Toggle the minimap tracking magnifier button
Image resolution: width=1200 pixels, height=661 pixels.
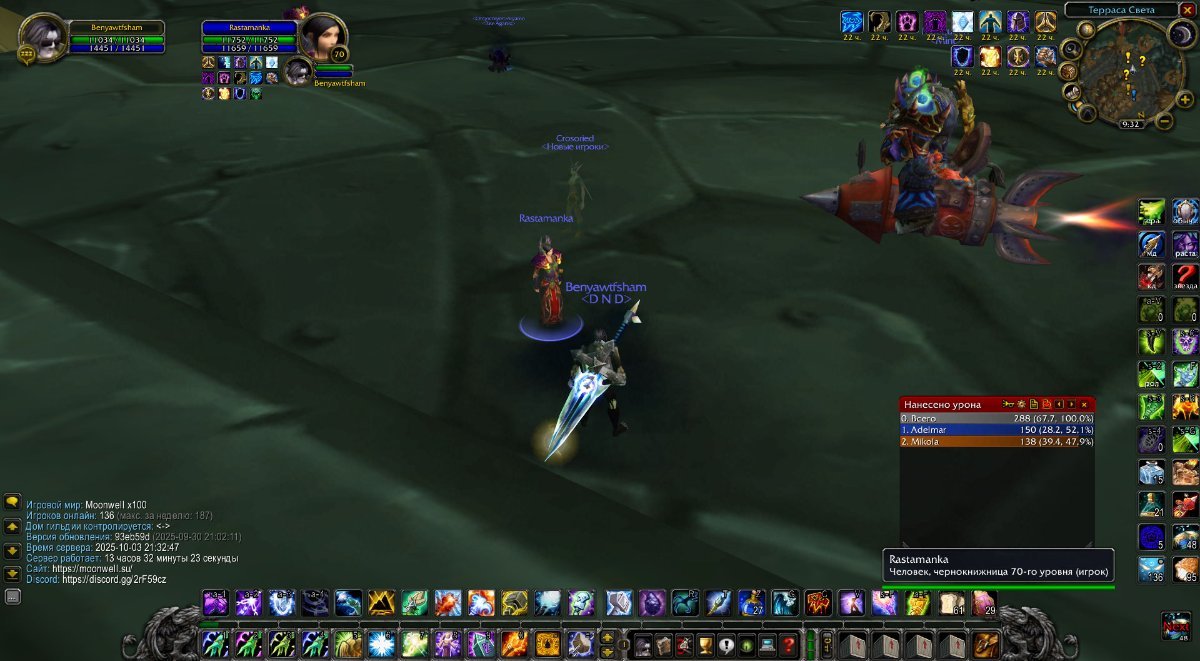[1071, 48]
